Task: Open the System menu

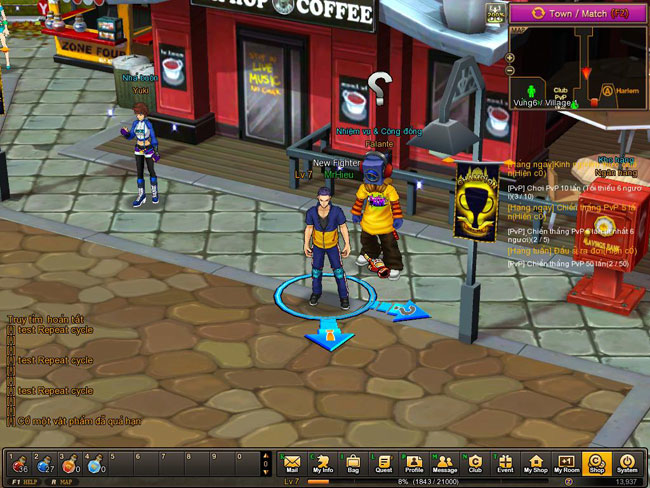Action: 627,464
